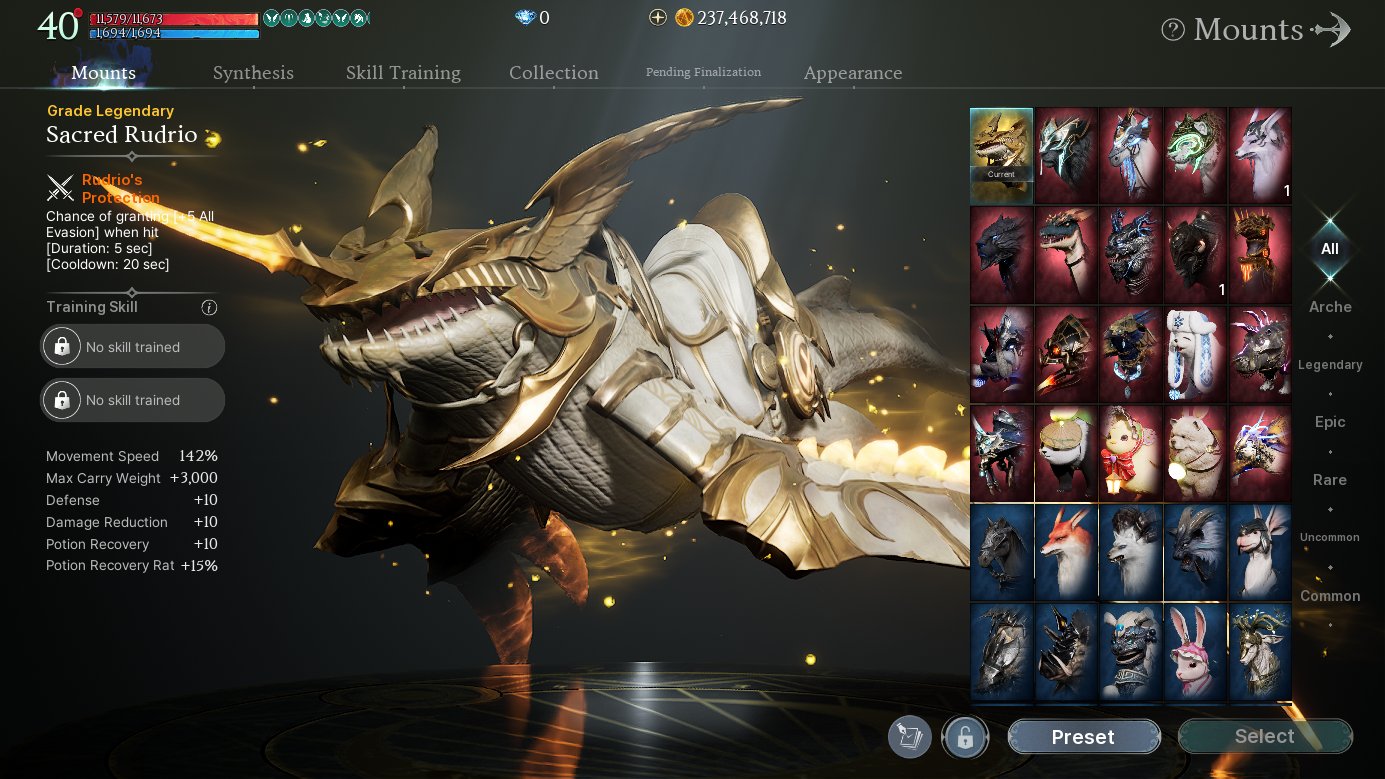Image resolution: width=1385 pixels, height=779 pixels.
Task: Open the quill and papers icon button
Action: pyautogui.click(x=909, y=738)
